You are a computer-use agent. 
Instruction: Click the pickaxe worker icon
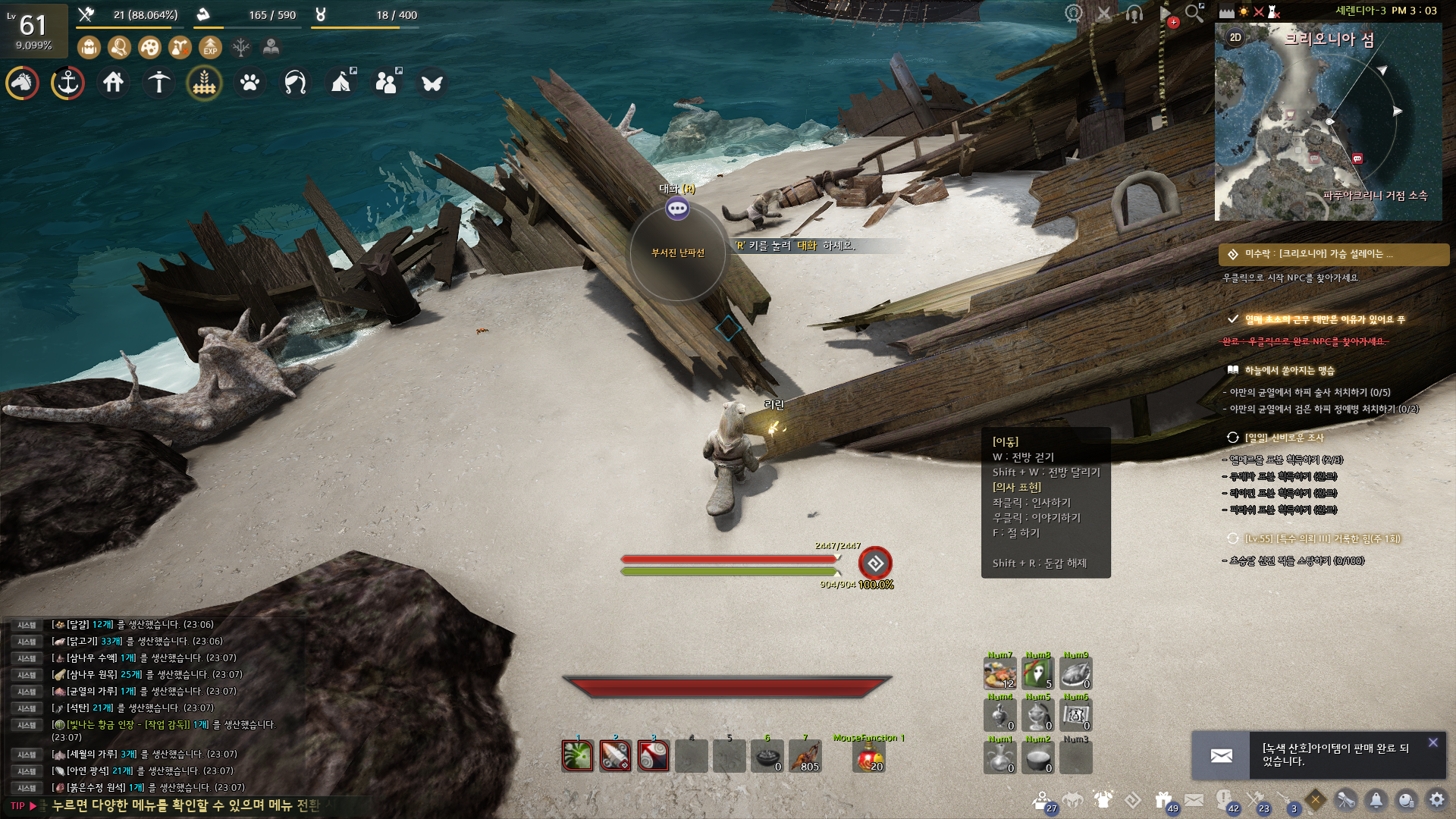159,83
